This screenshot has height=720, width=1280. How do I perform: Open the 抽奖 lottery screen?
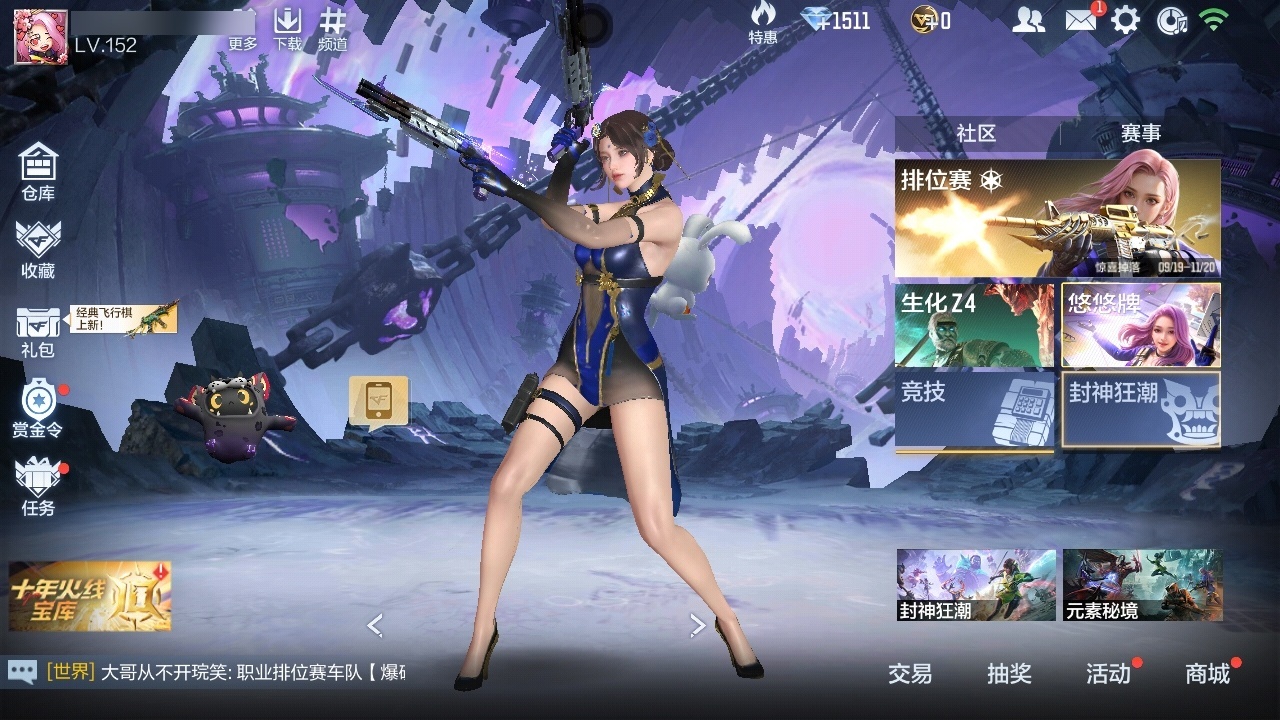pyautogui.click(x=1009, y=674)
